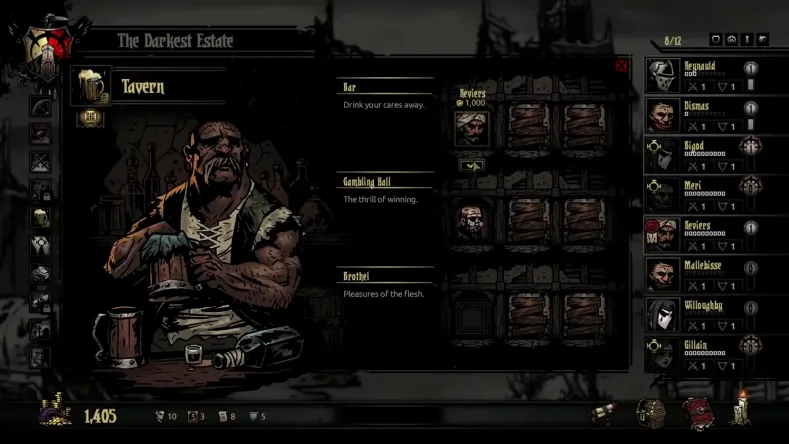Open the Abbey building in the sidebar
This screenshot has height=444, width=789.
(x=41, y=245)
